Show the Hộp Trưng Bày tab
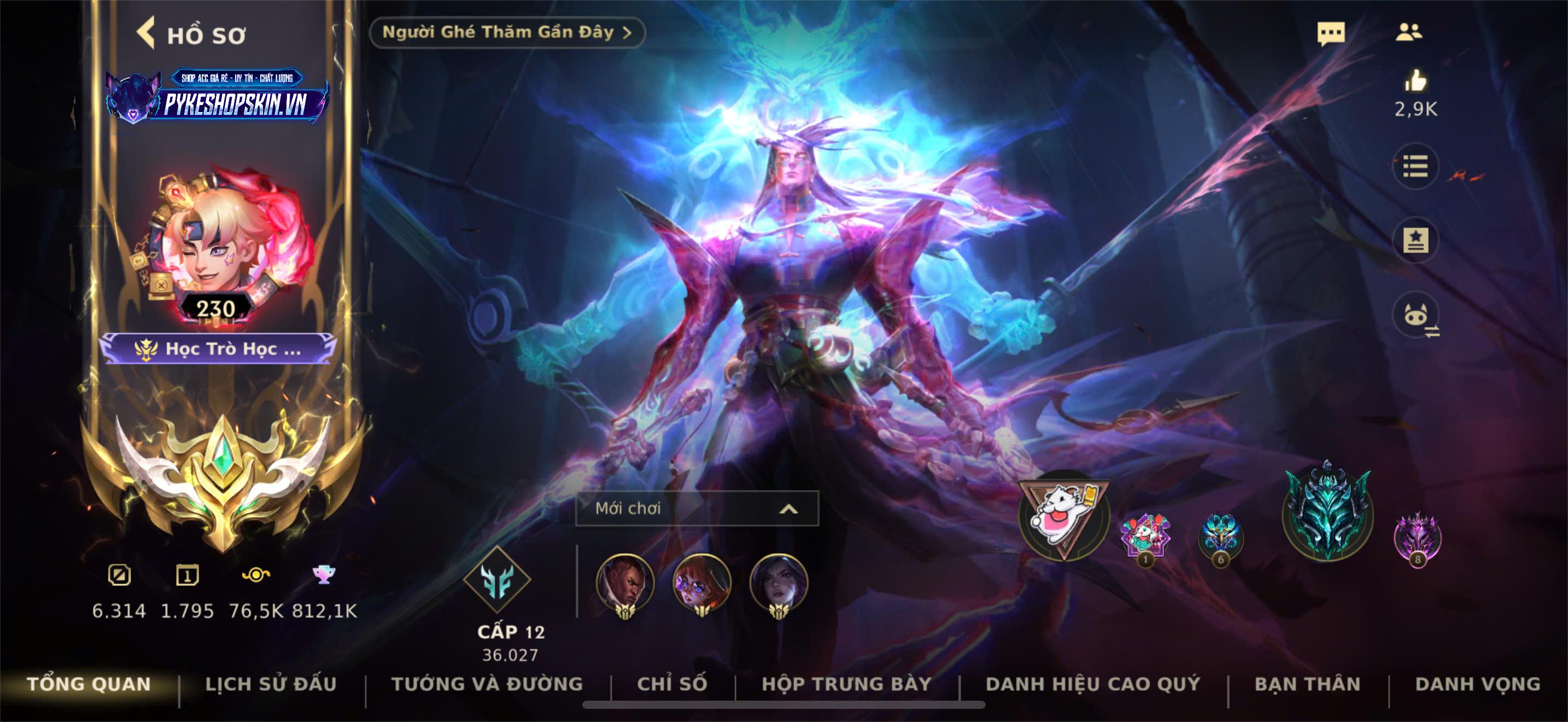Screen dimensions: 1568x722 pyautogui.click(x=847, y=684)
